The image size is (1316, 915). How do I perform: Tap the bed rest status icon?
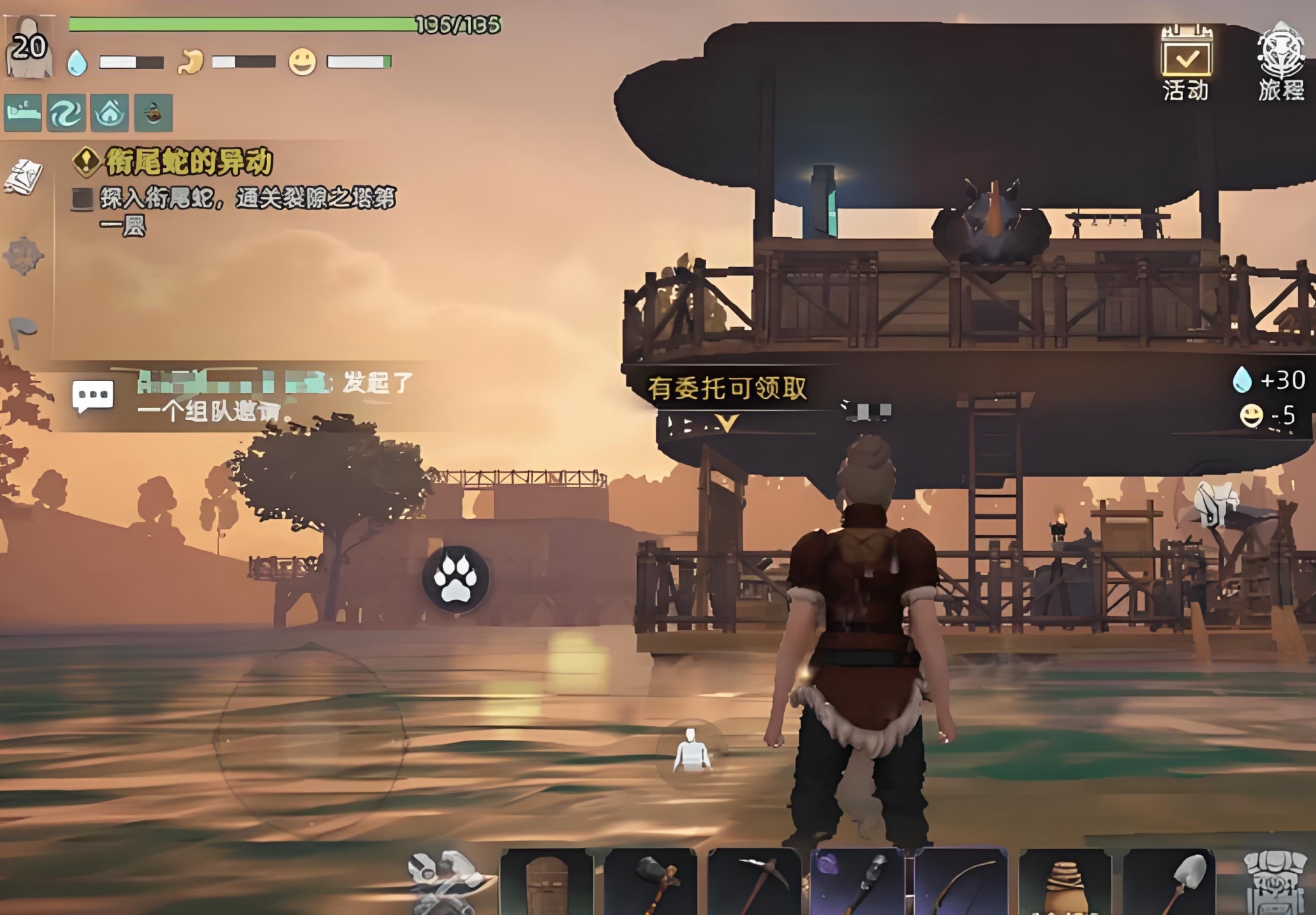[x=23, y=113]
